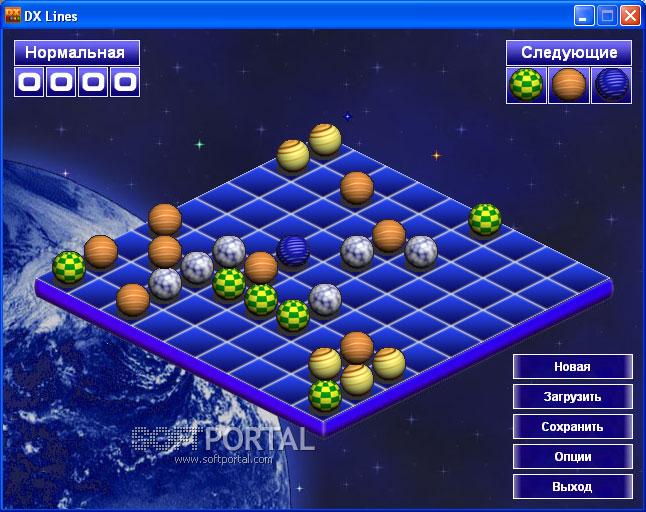Close the DX Lines window
The width and height of the screenshot is (646, 512).
[x=630, y=16]
